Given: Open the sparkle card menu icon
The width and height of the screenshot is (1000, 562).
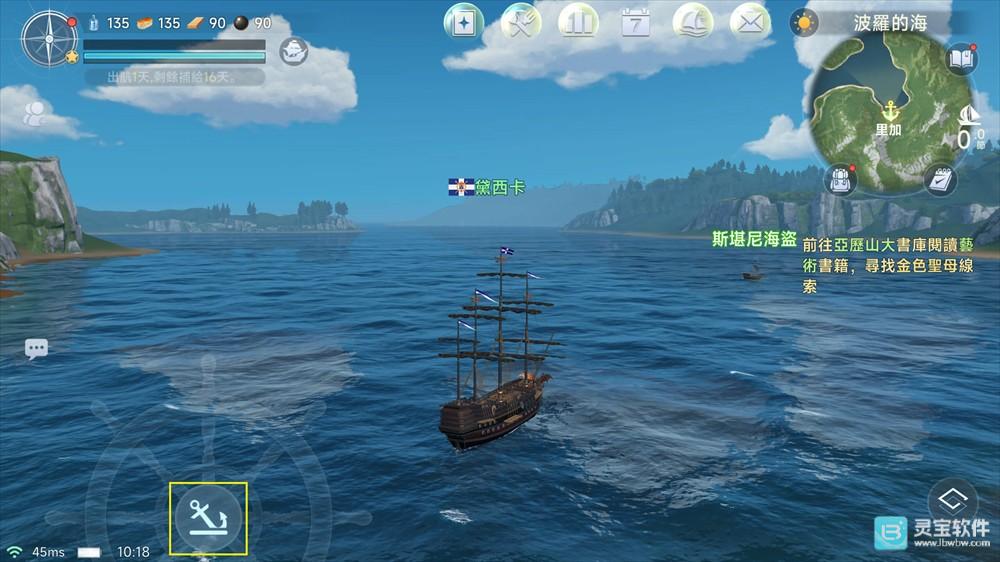Looking at the screenshot, I should (x=463, y=22).
